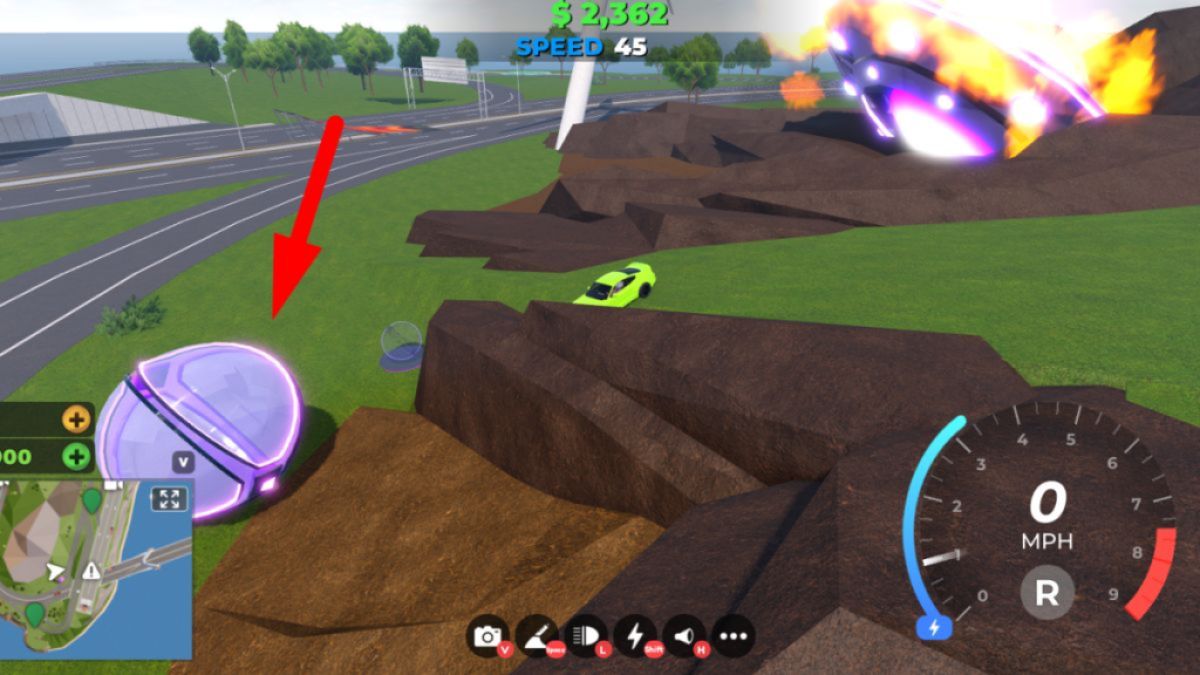
Task: Activate the handbrake icon
Action: [x=537, y=636]
